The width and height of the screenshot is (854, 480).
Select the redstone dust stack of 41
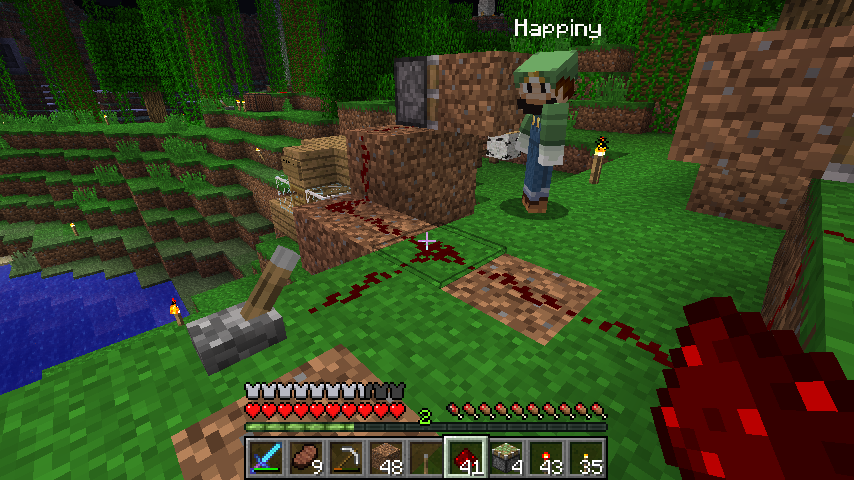(466, 460)
